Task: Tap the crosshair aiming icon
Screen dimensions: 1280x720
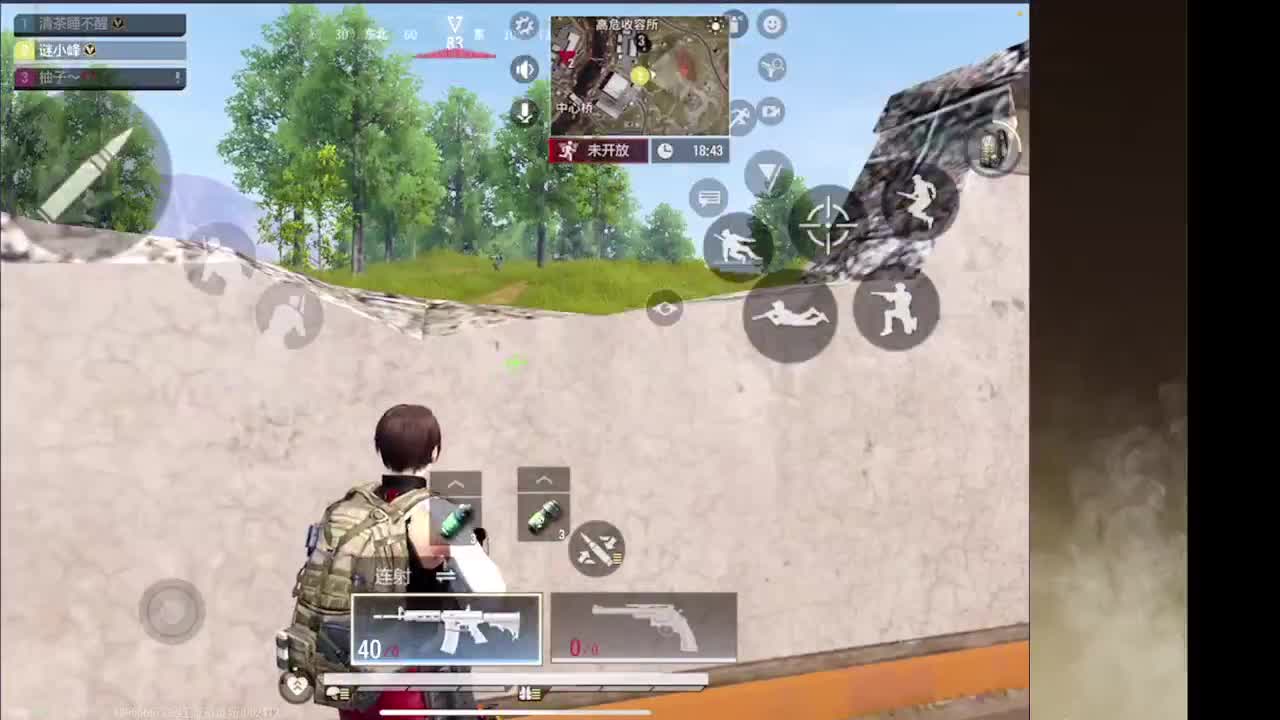Action: (827, 226)
